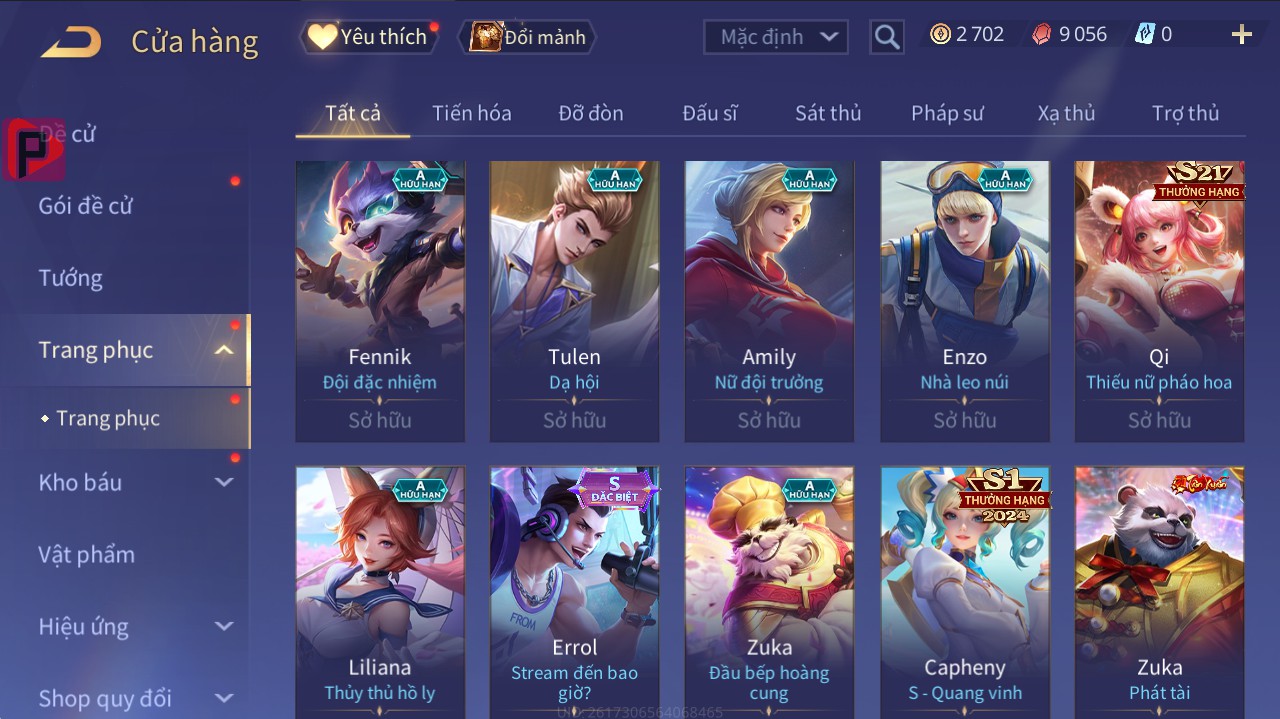This screenshot has height=719, width=1280.
Task: Open Gói đề cử in the sidebar
Action: pos(86,206)
